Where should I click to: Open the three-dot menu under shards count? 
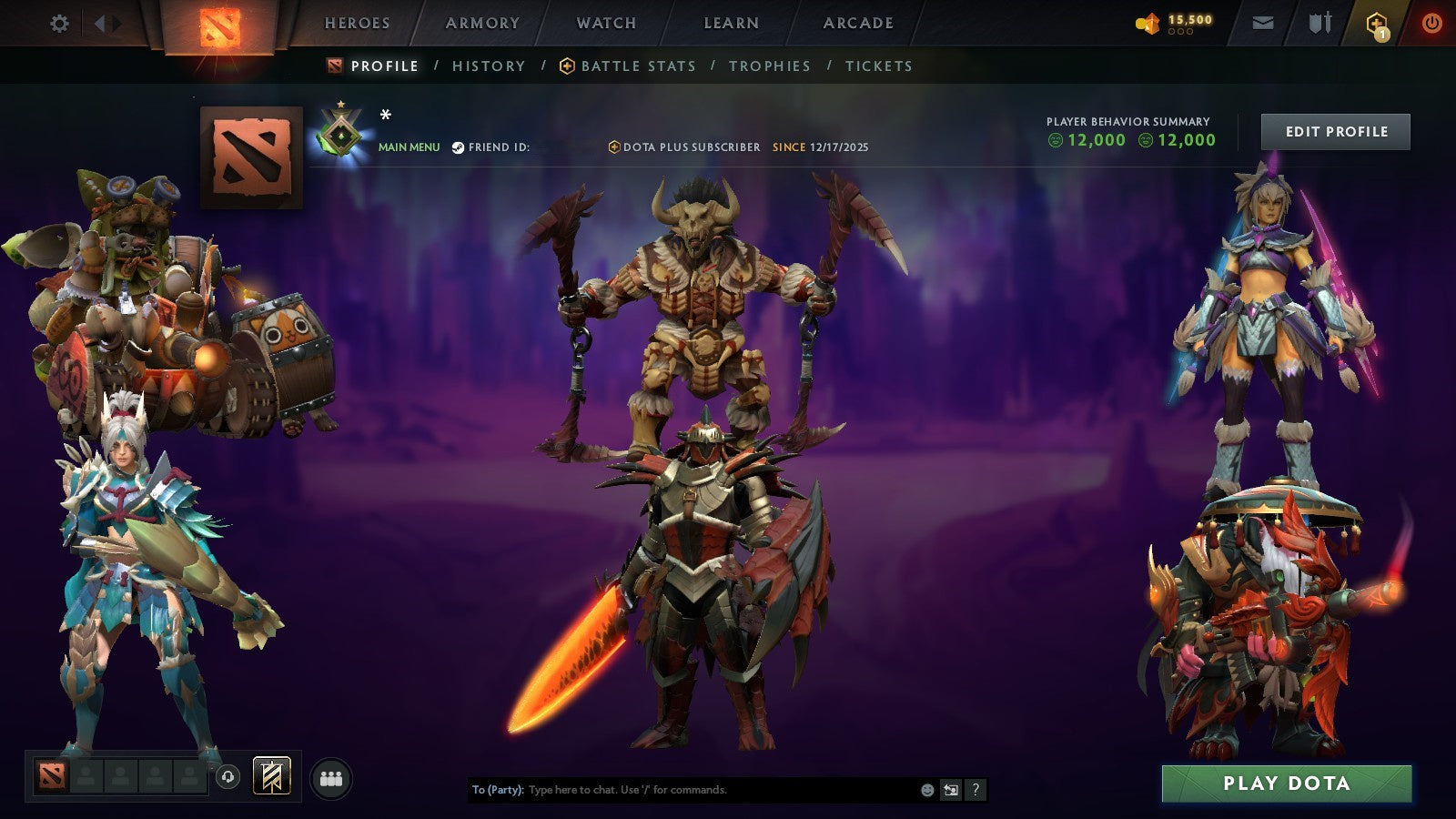tap(1180, 30)
